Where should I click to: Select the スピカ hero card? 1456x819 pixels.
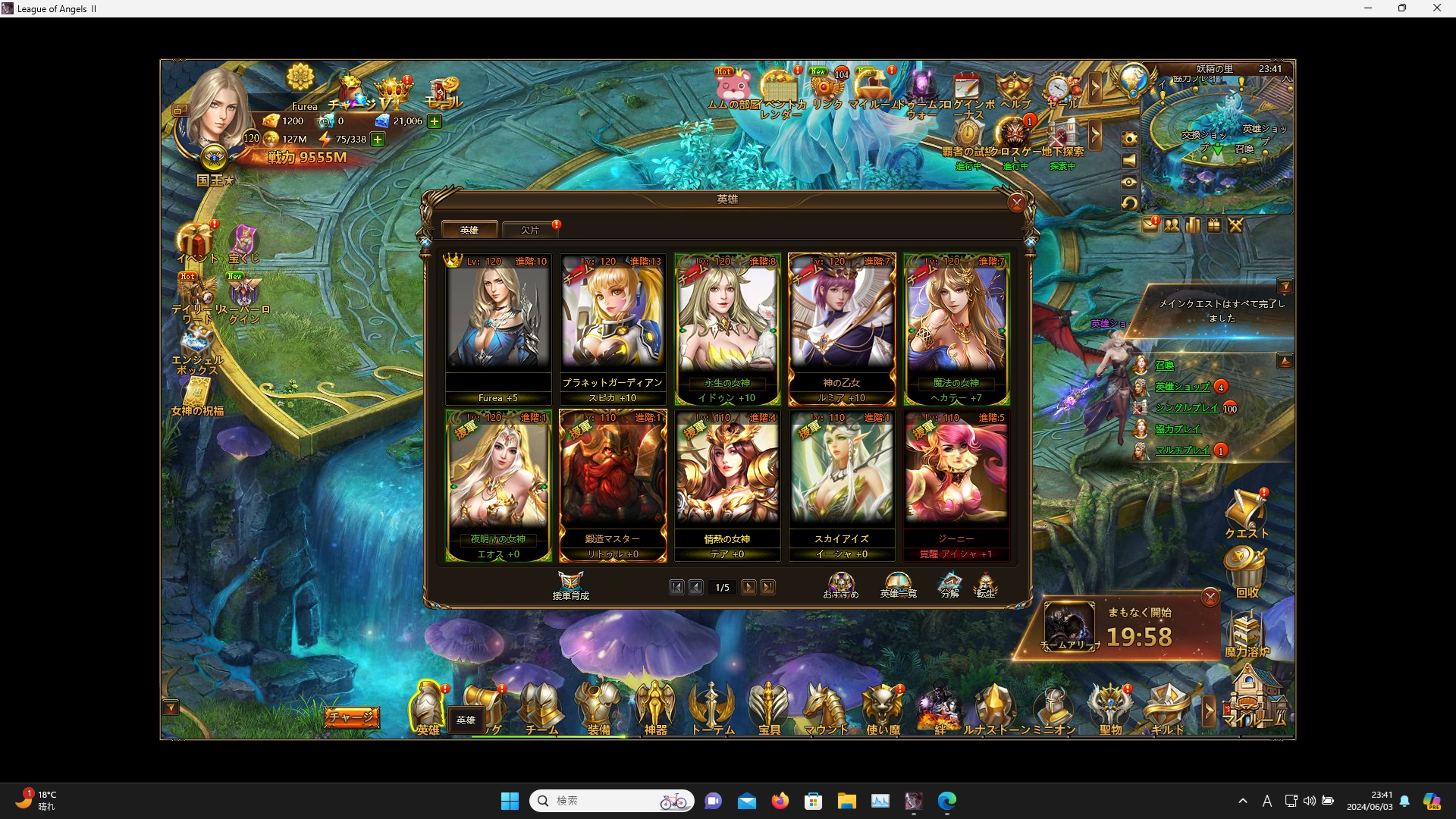[x=613, y=328]
